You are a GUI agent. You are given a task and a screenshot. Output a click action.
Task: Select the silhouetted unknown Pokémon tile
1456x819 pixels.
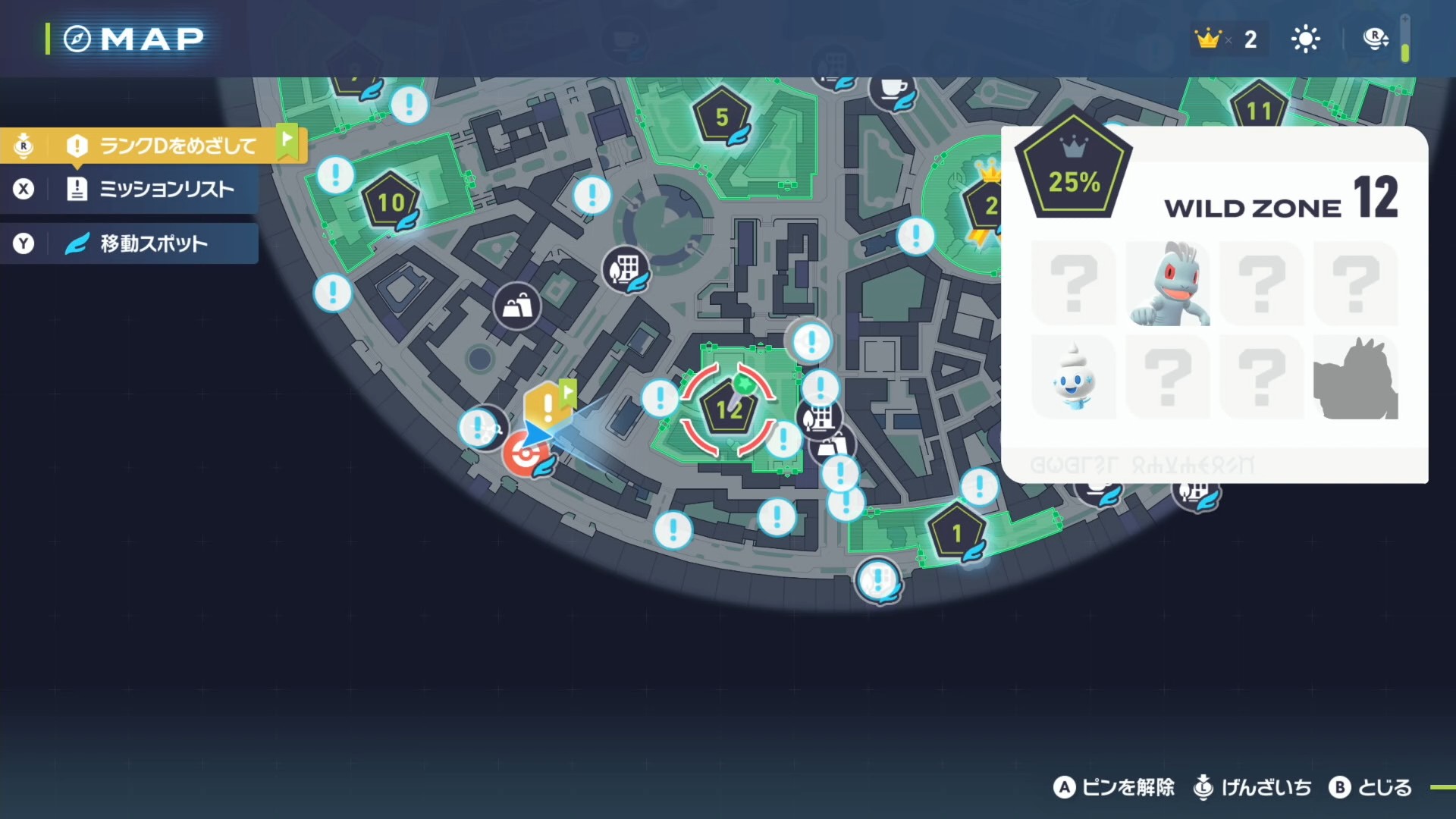pyautogui.click(x=1355, y=378)
